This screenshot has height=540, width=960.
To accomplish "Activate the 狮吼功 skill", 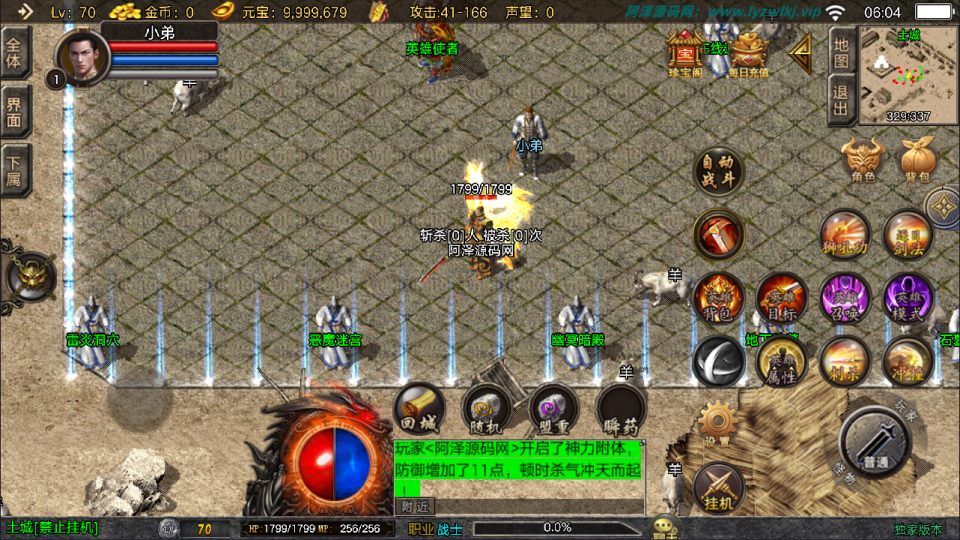I will [845, 233].
